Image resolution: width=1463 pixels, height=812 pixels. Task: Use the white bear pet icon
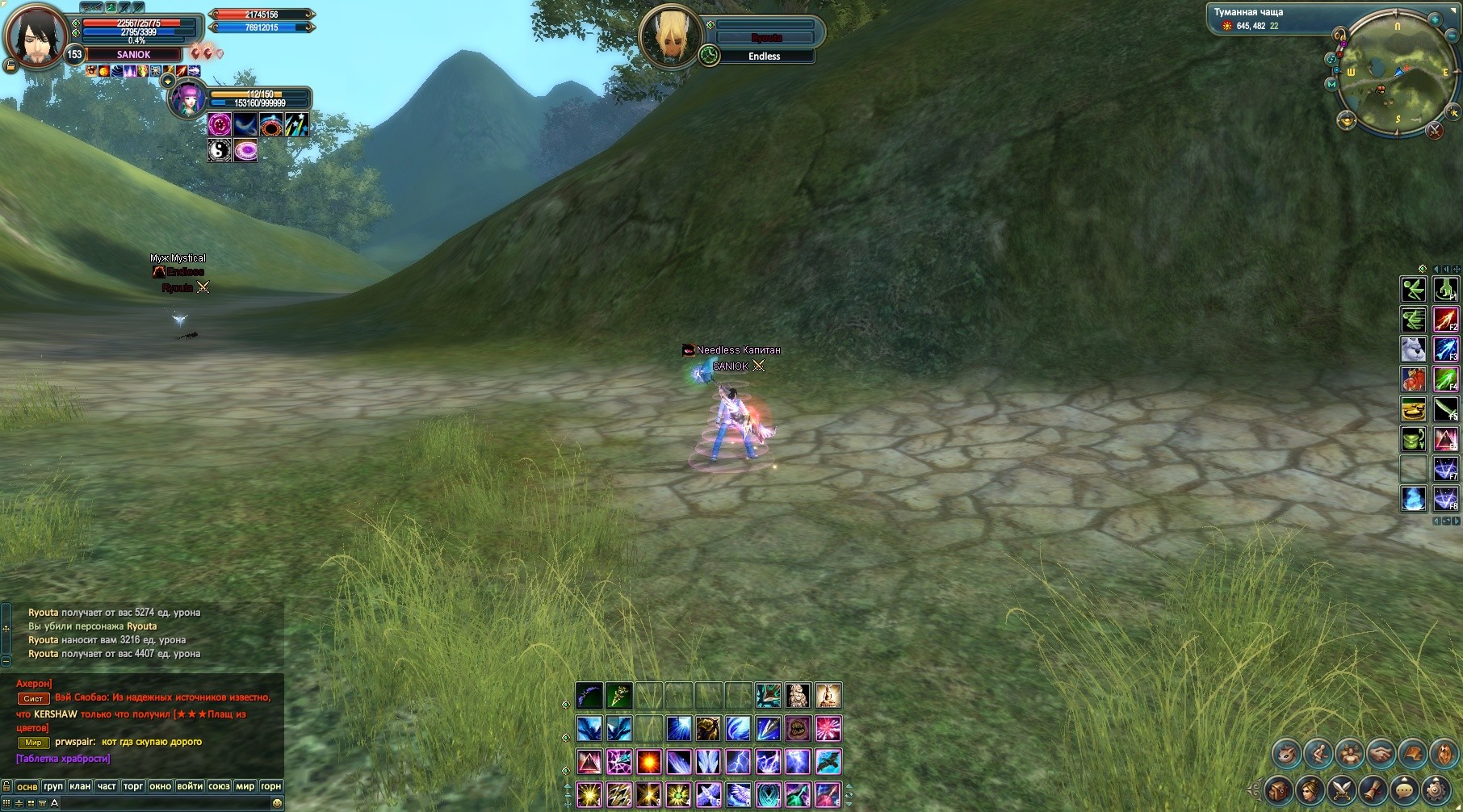1413,349
